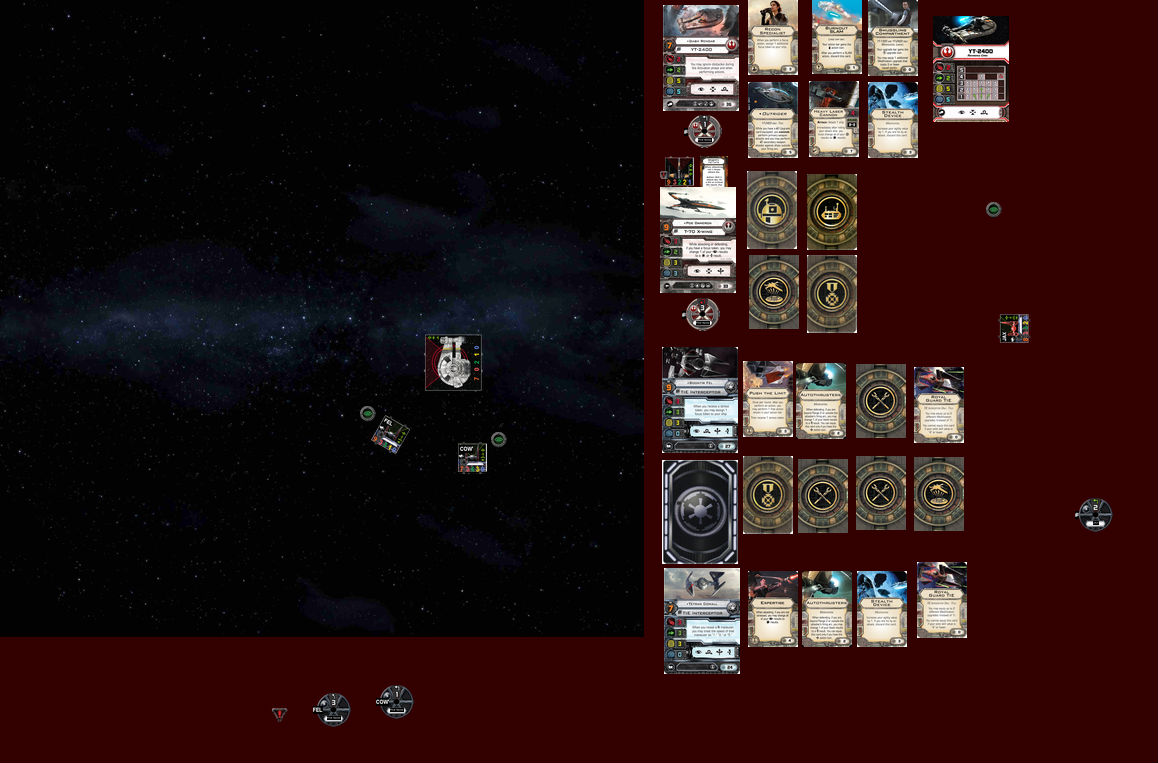The width and height of the screenshot is (1158, 763).
Task: Select the Poe Dameron T-70 X-wing card
Action: point(698,240)
